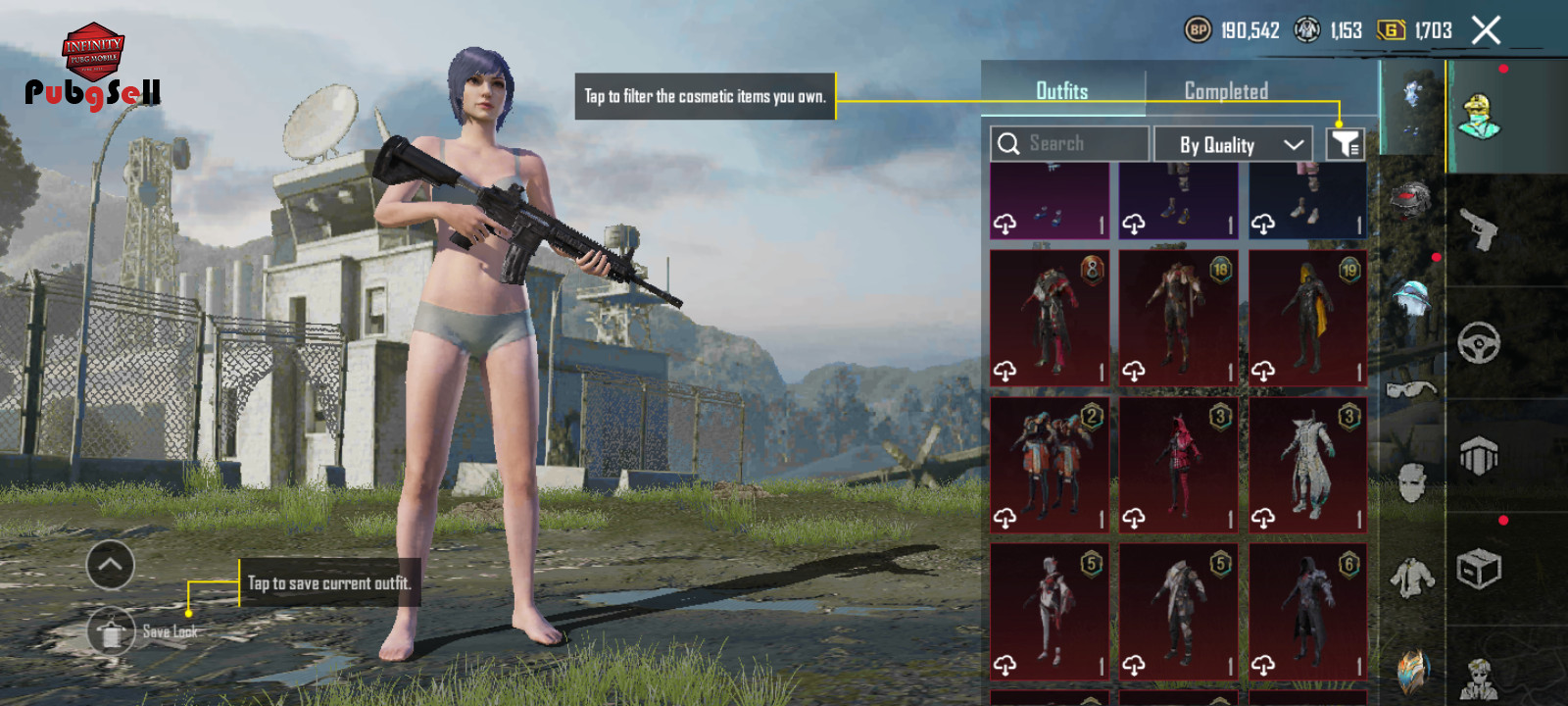Open the box crate category
Image resolution: width=1568 pixels, height=706 pixels.
(x=1479, y=568)
